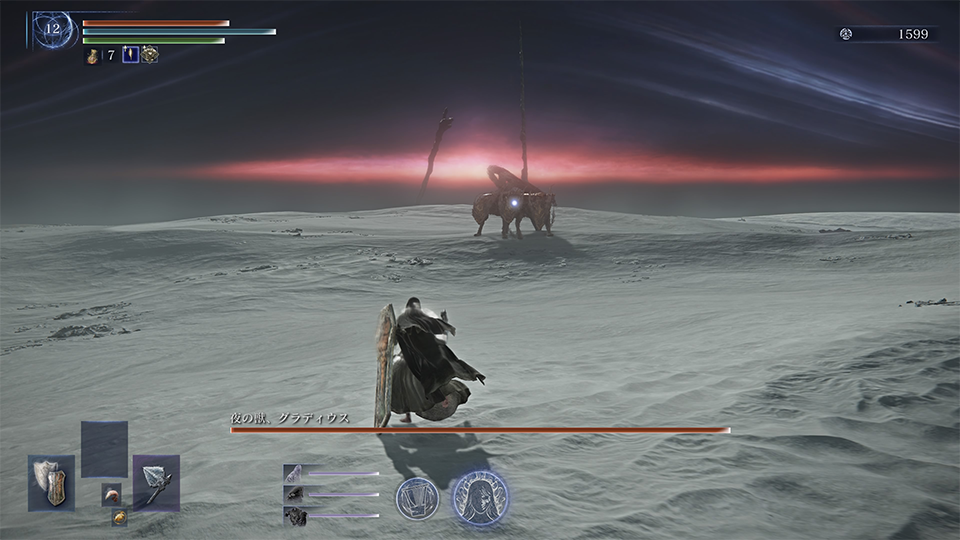Click the ornate emblem status icon

click(x=149, y=55)
